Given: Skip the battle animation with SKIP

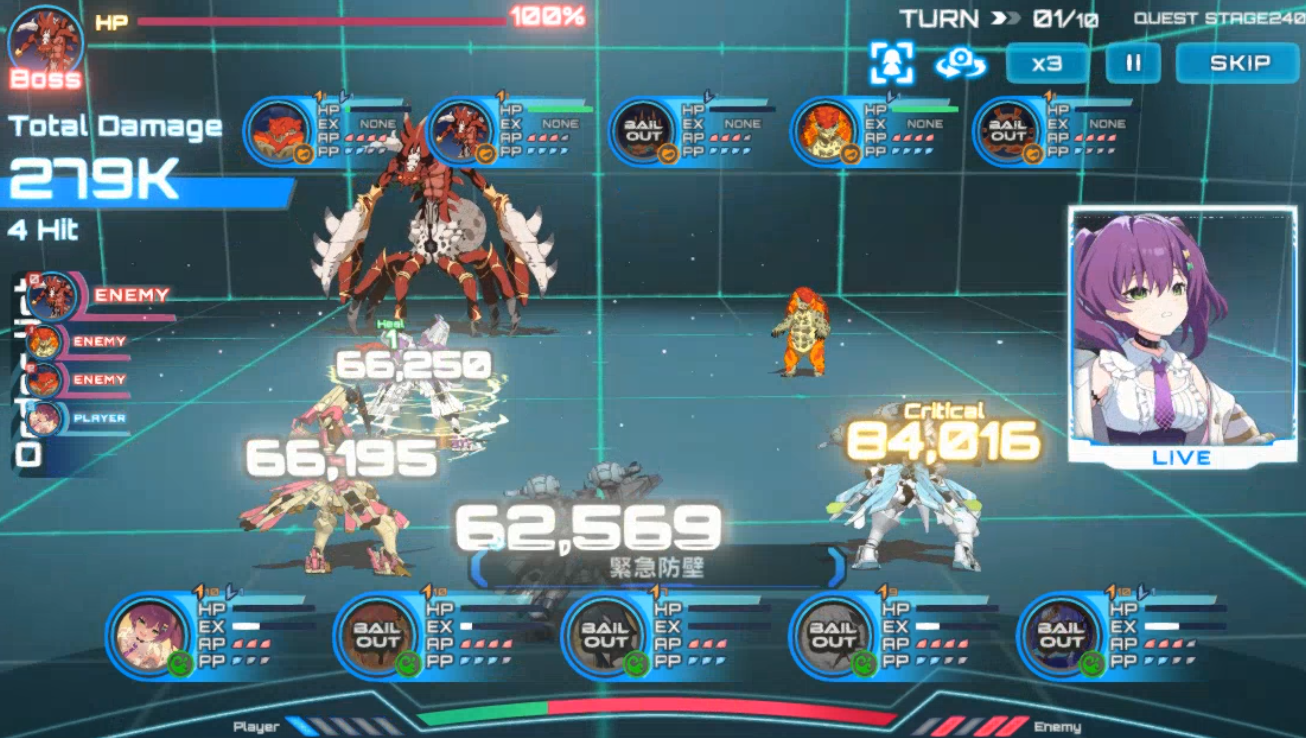Looking at the screenshot, I should coord(1239,63).
